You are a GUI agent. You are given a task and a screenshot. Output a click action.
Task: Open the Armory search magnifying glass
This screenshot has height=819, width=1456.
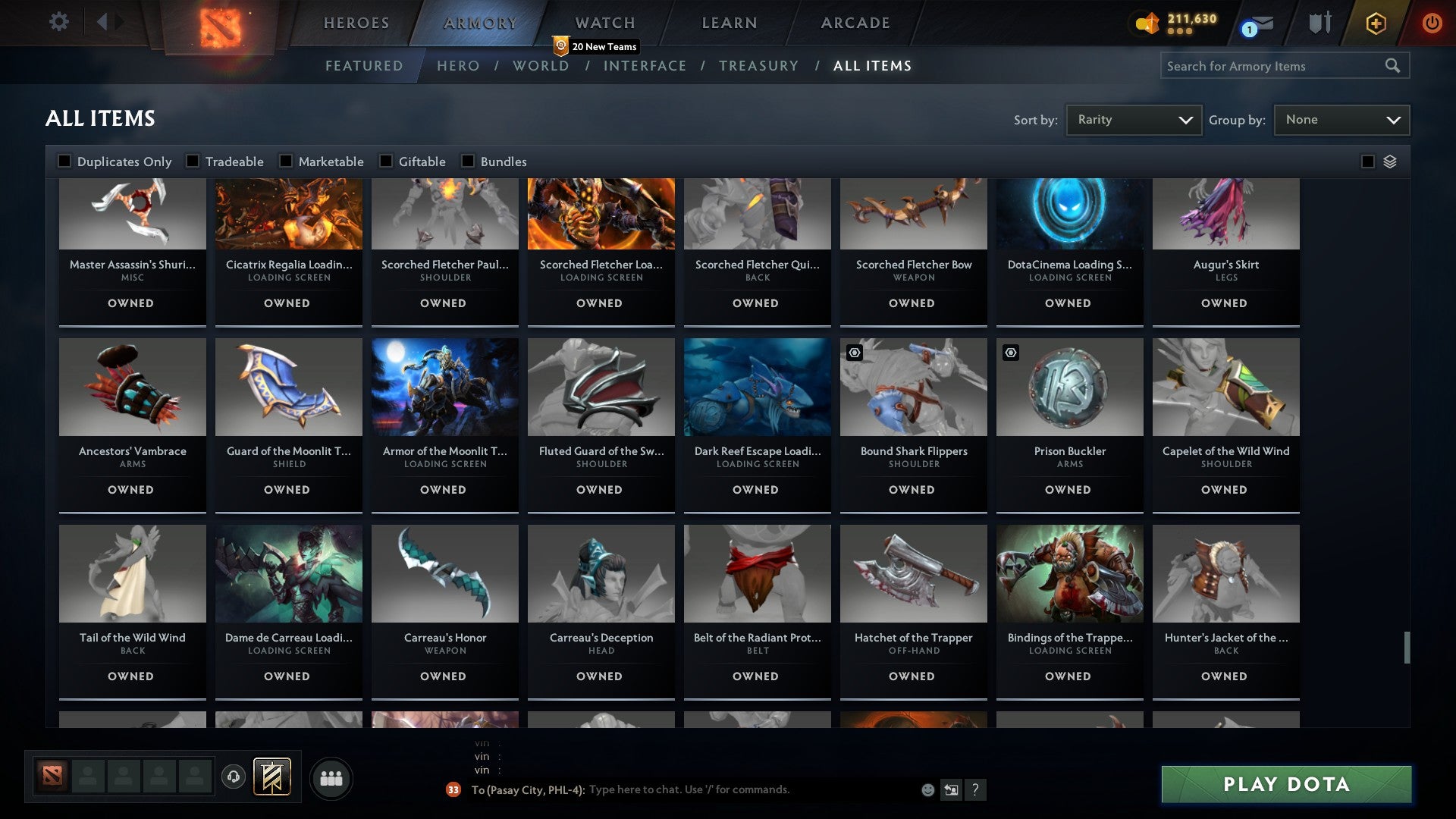pos(1394,66)
